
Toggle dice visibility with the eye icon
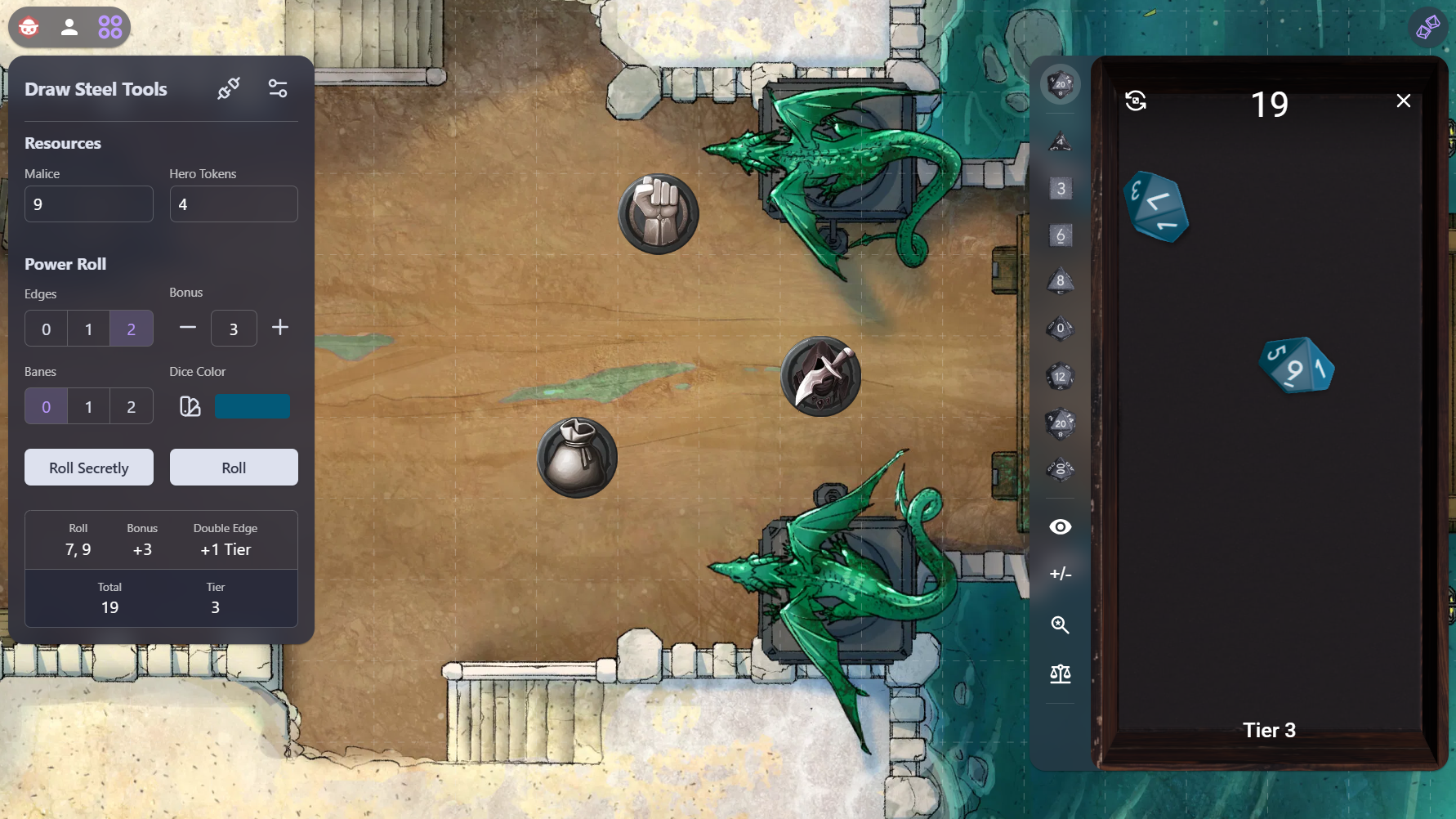pos(1061,527)
